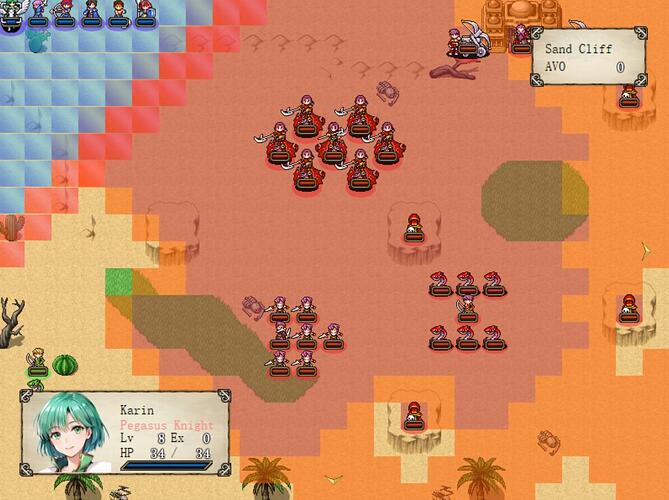Select the blonde green-marked unit beside the round cactus
This screenshot has height=500, width=669.
pyautogui.click(x=37, y=360)
